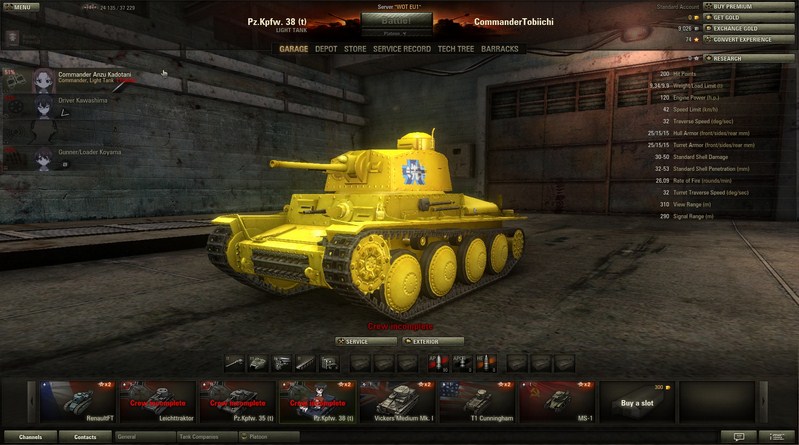Open the Store tab
This screenshot has height=445, width=799.
[x=355, y=49]
